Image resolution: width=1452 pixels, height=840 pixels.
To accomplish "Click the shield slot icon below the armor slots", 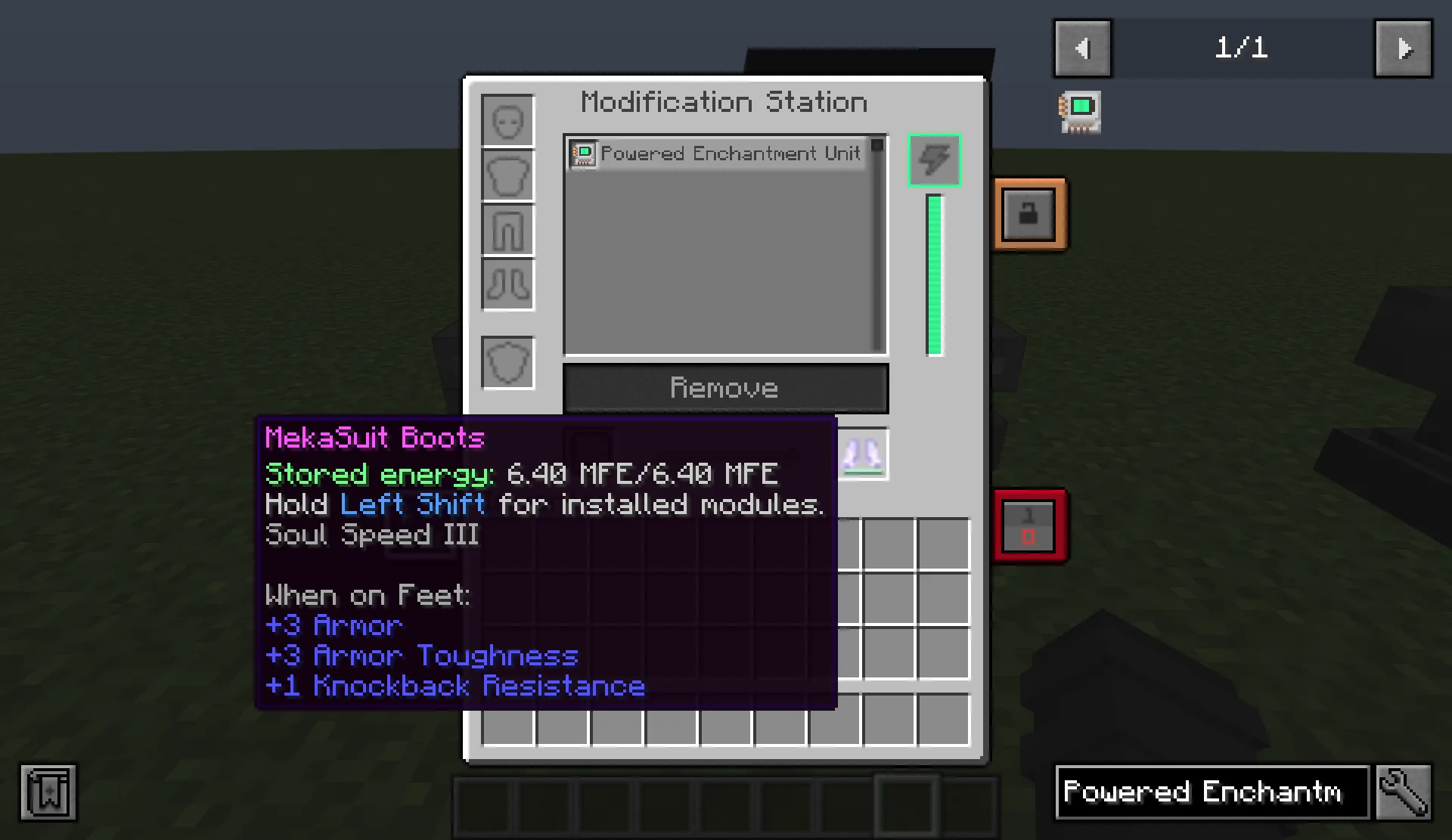I will click(x=507, y=362).
